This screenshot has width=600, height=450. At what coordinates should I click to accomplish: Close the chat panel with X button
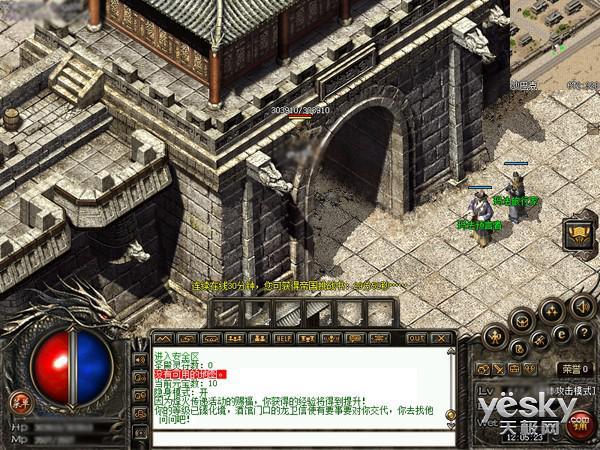[441, 338]
